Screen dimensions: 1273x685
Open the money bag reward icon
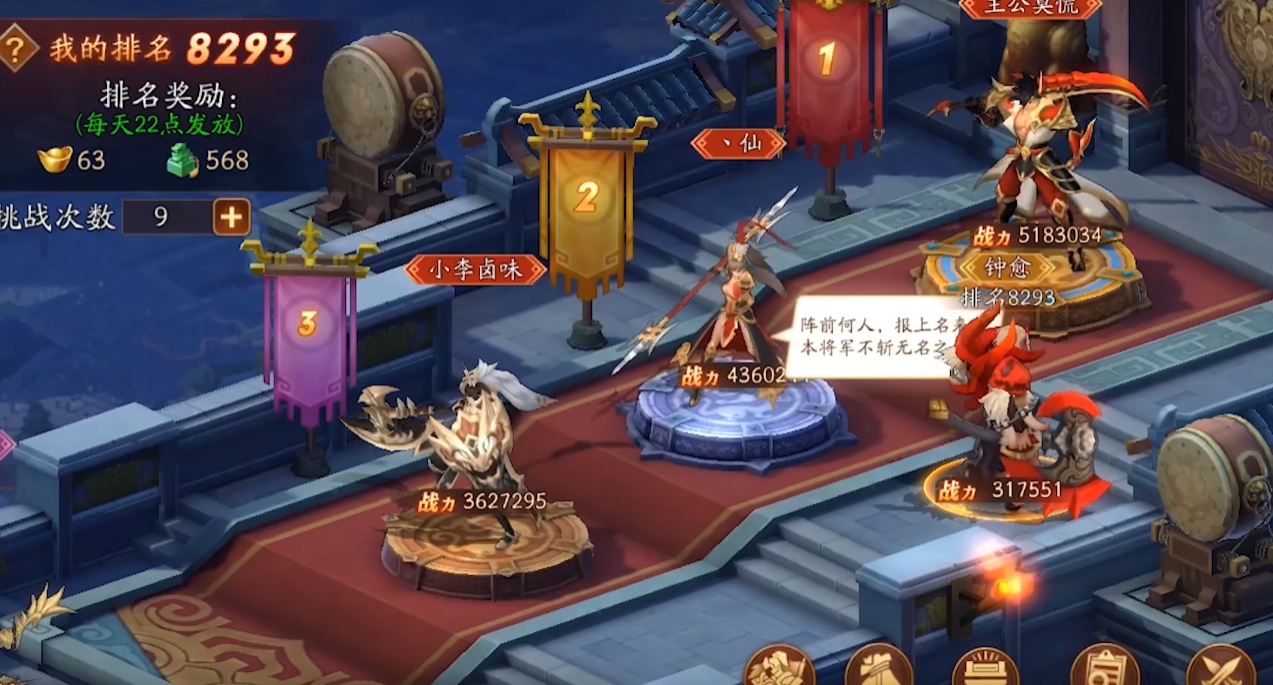(879, 667)
